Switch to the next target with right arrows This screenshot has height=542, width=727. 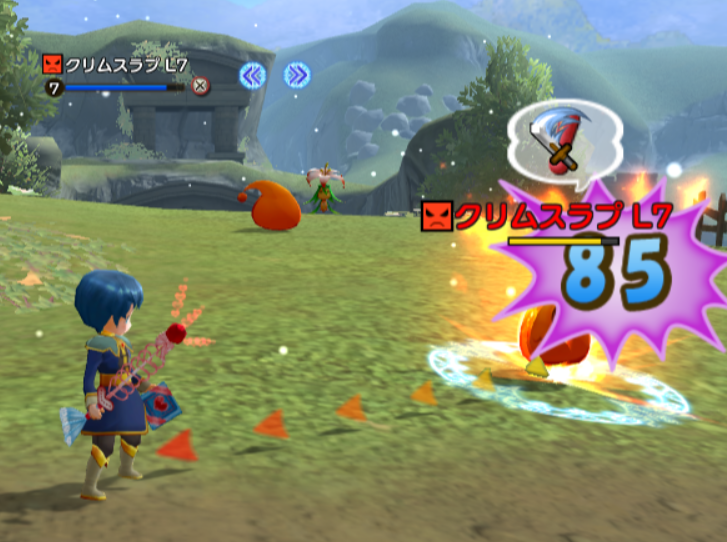tap(296, 75)
